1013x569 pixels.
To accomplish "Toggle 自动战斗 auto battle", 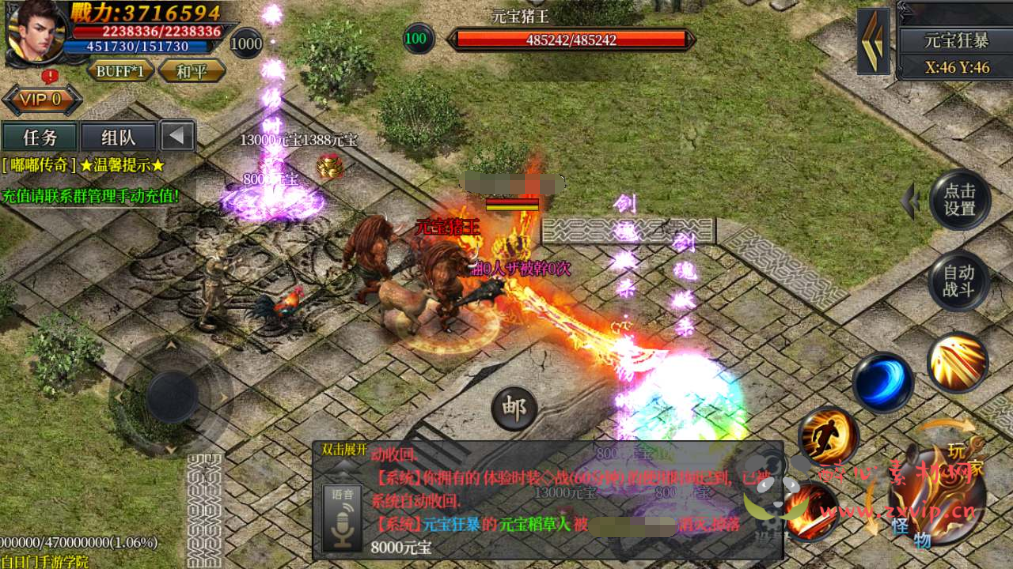I will click(x=959, y=281).
